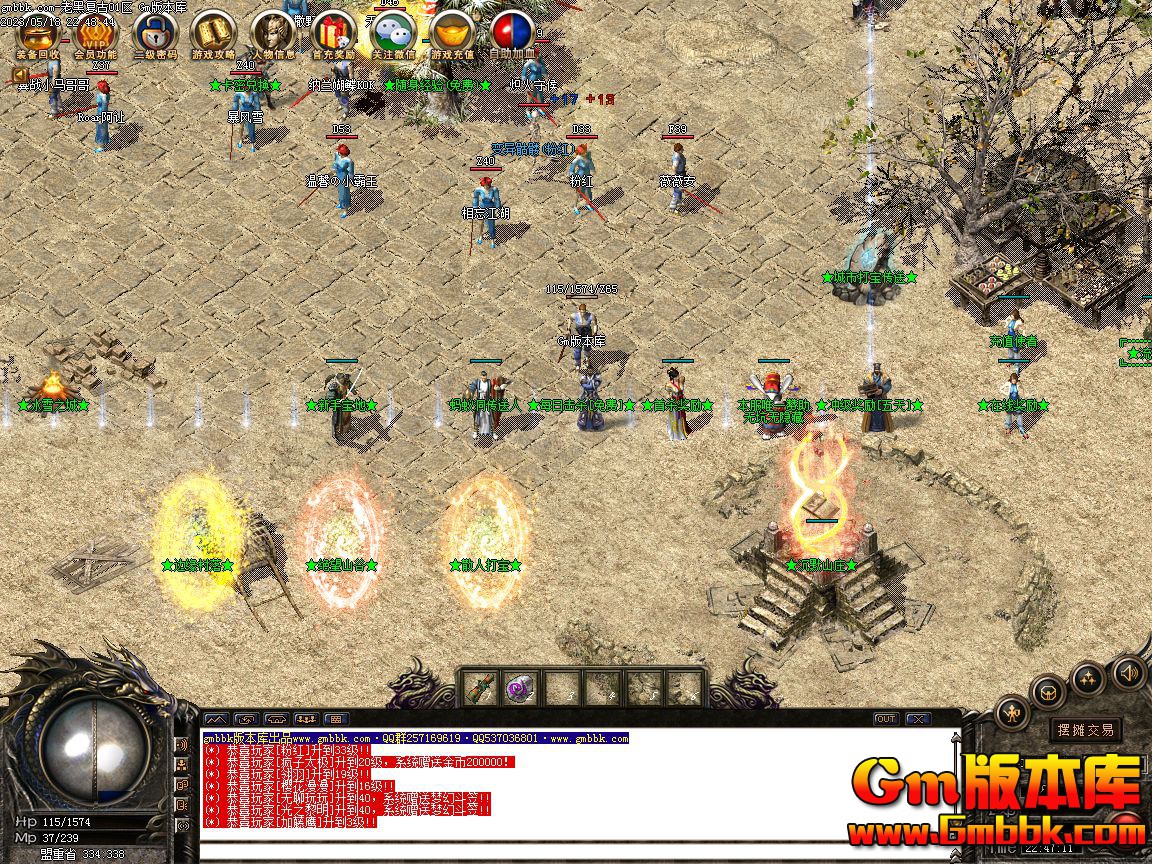This screenshot has width=1152, height=864.
Task: Open the bag chest round button
Action: coord(1049,690)
